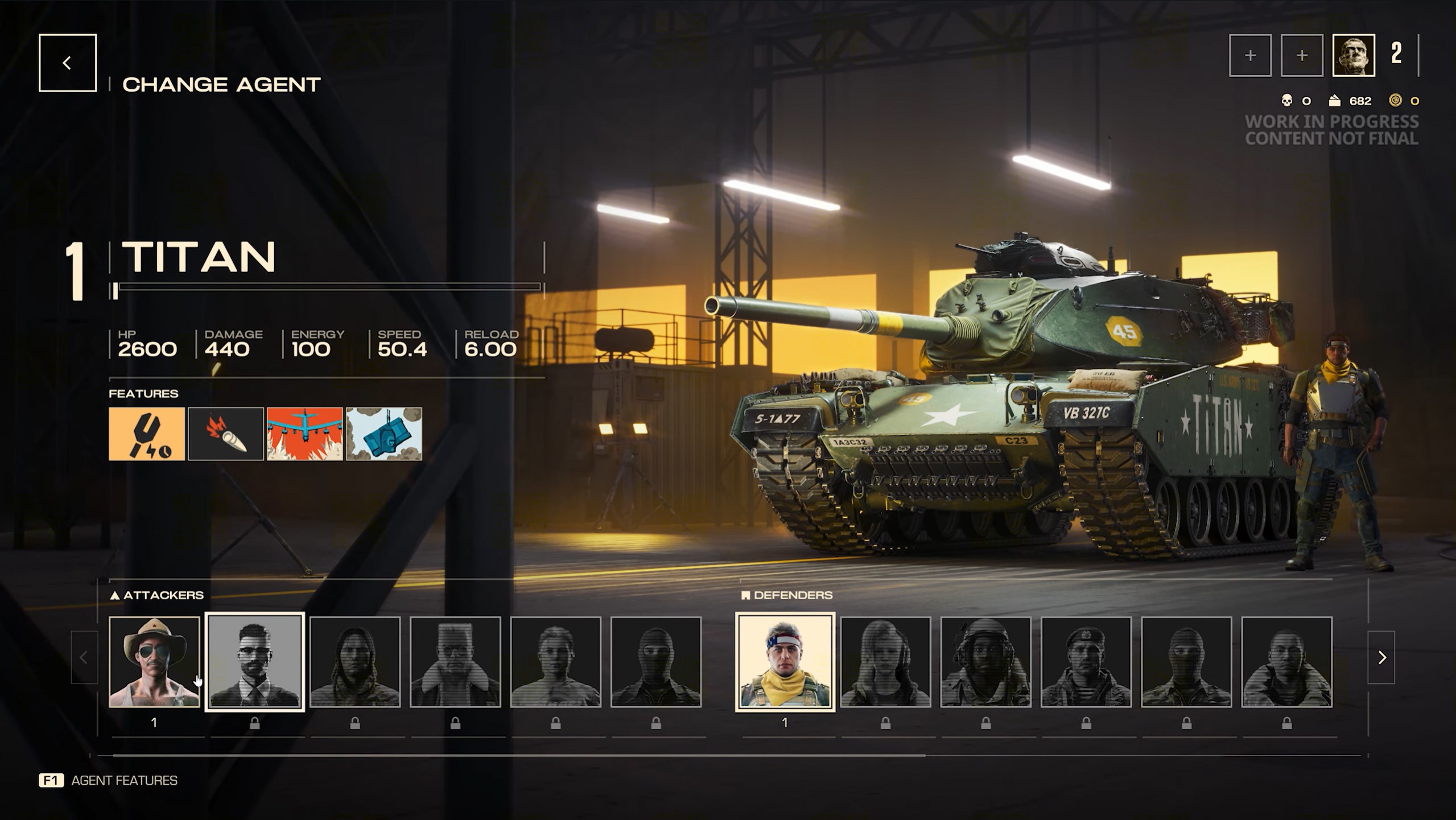The height and width of the screenshot is (820, 1456).
Task: Choose locked defender wearing beret
Action: [1086, 662]
